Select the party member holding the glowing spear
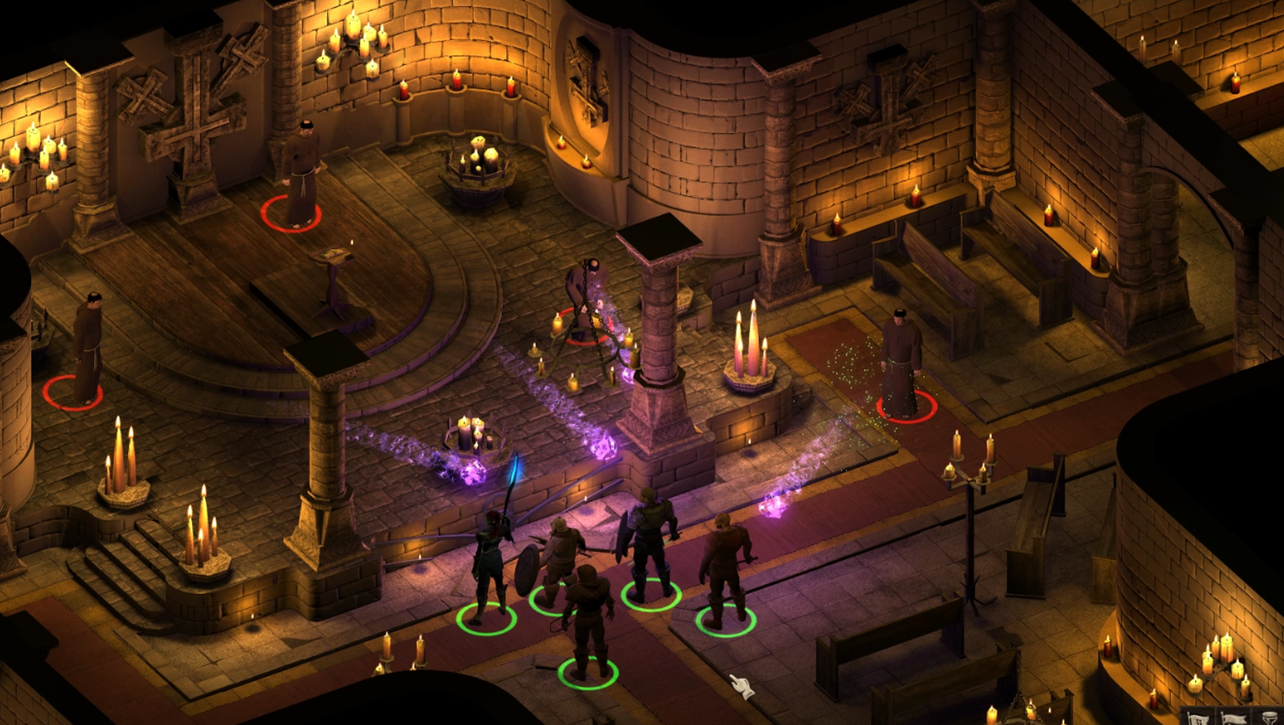 tap(489, 565)
